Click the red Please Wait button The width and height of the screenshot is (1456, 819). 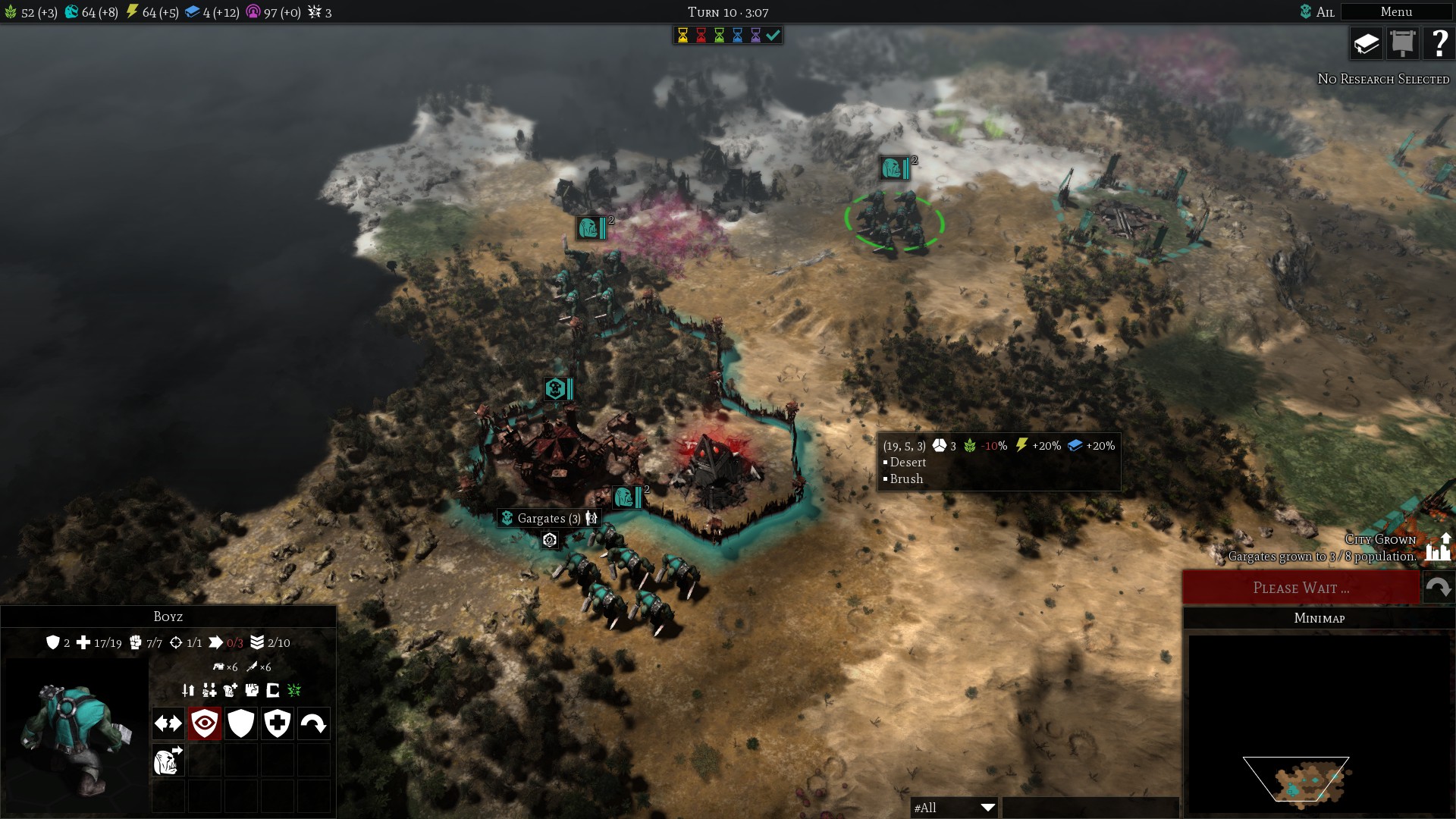(x=1301, y=588)
